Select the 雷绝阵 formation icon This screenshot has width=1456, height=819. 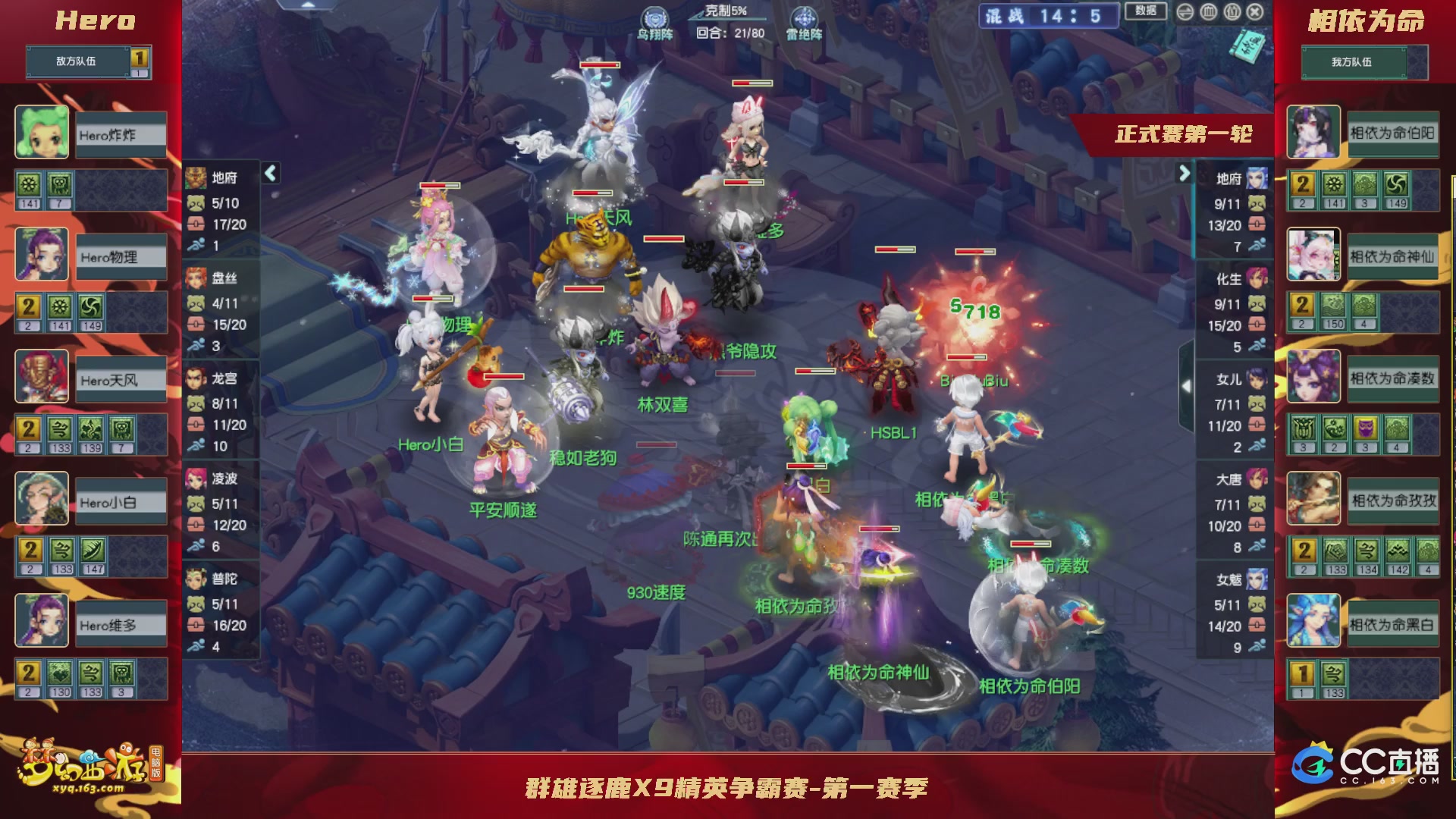804,17
